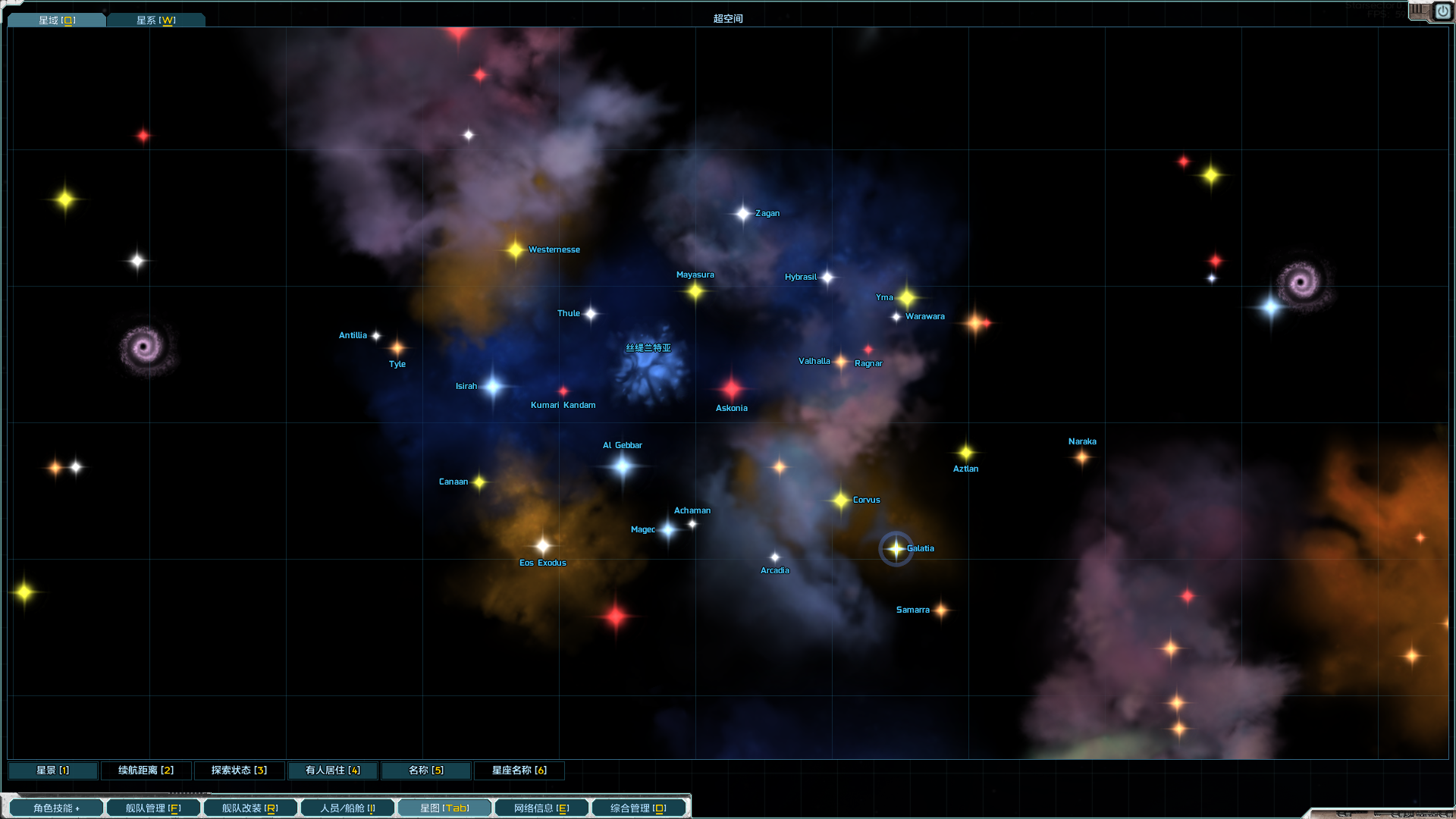
Task: 关闭名称 [5] 标签显示
Action: (x=425, y=770)
